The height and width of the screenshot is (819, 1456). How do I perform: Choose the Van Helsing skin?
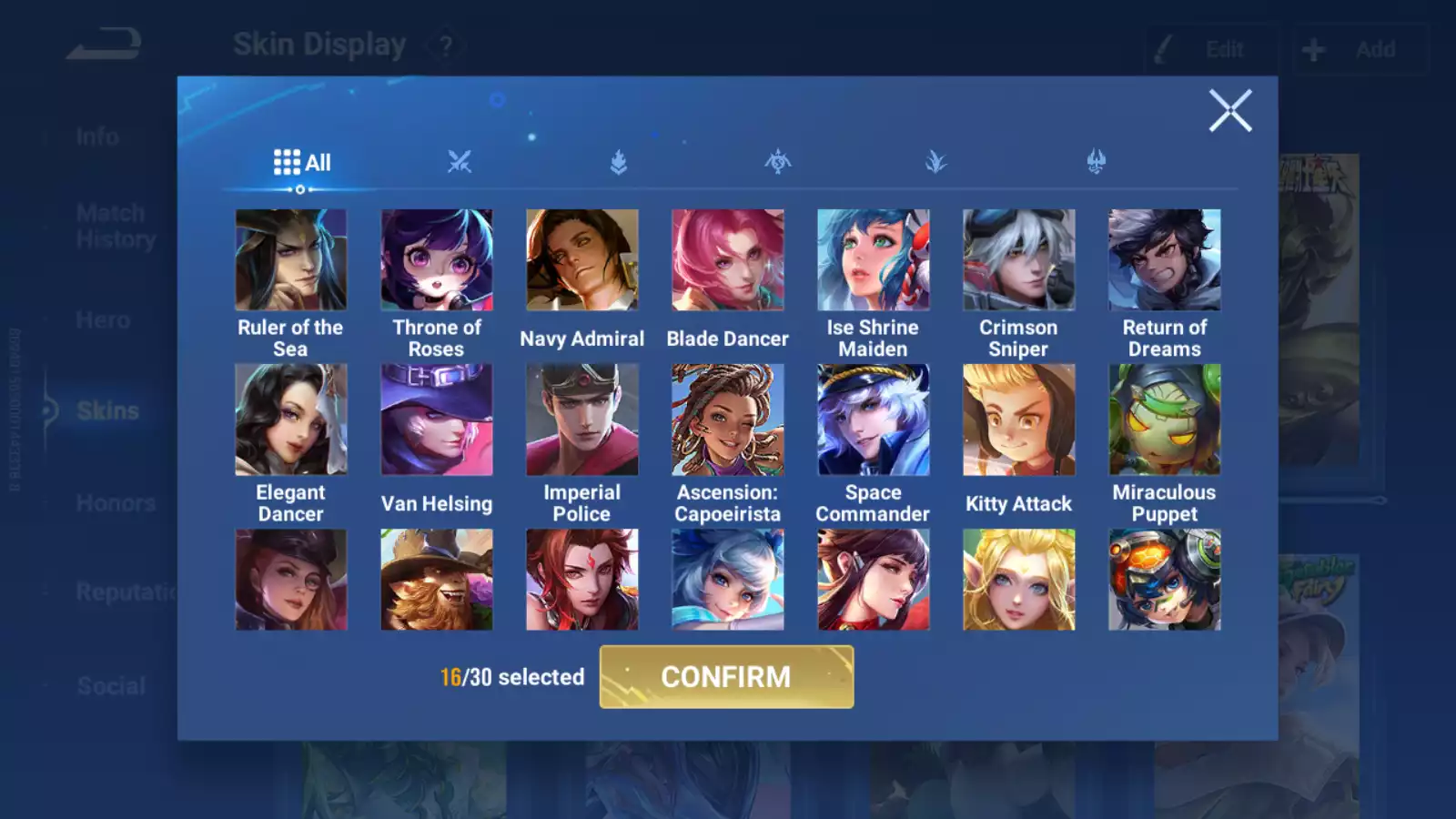pyautogui.click(x=437, y=420)
